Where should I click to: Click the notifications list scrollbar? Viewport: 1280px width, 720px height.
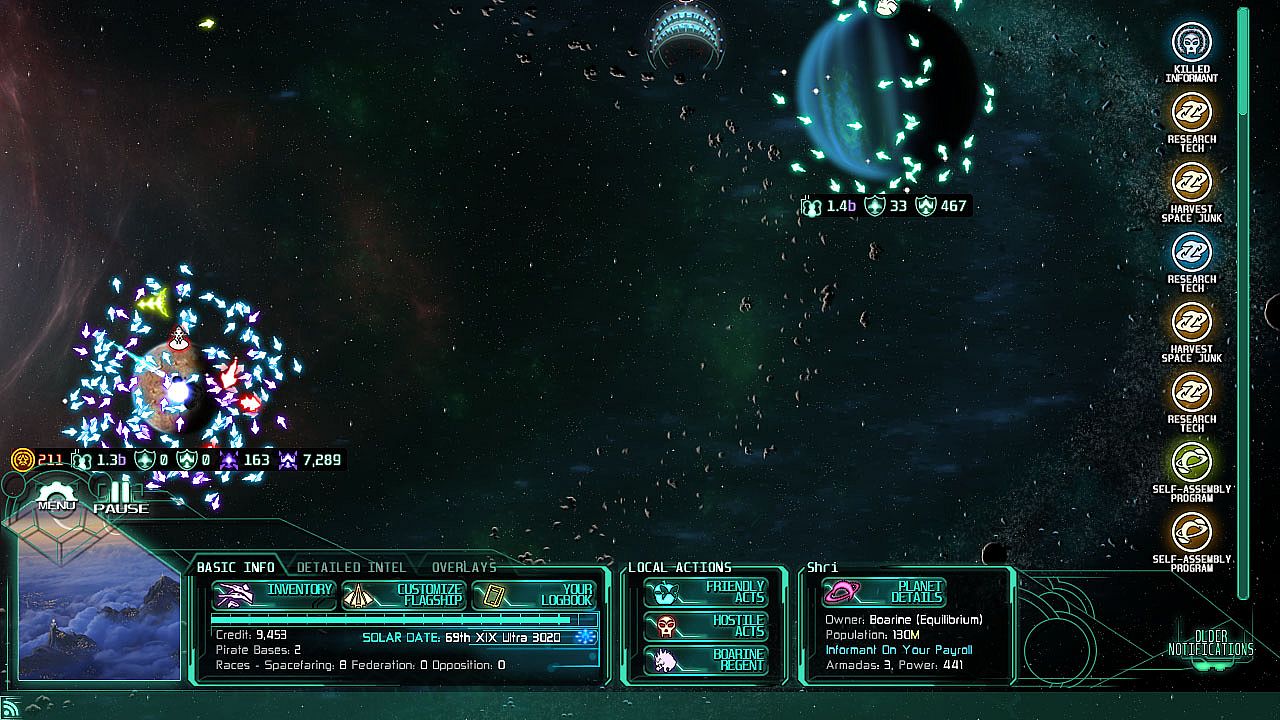1243,300
